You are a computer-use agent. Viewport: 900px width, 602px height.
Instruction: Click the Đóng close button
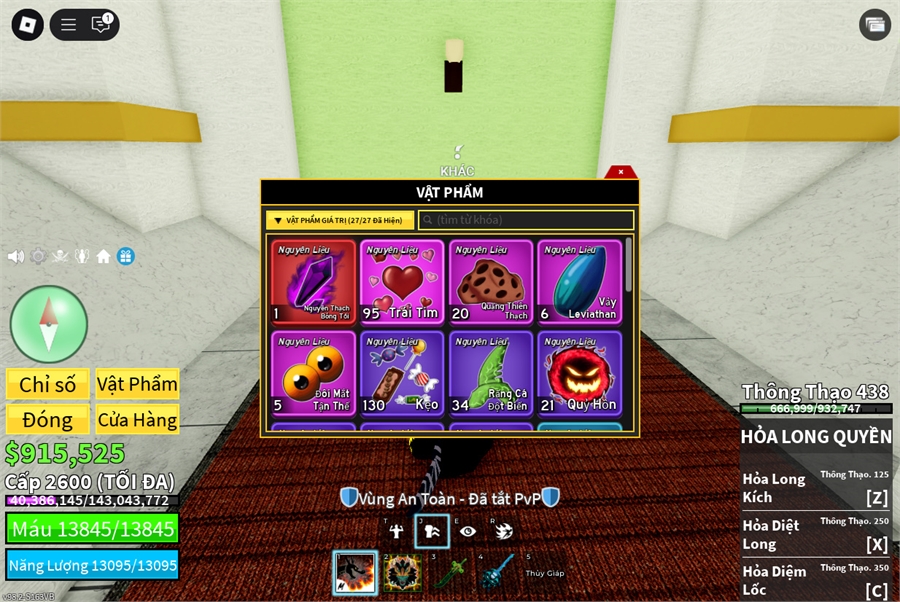(48, 420)
